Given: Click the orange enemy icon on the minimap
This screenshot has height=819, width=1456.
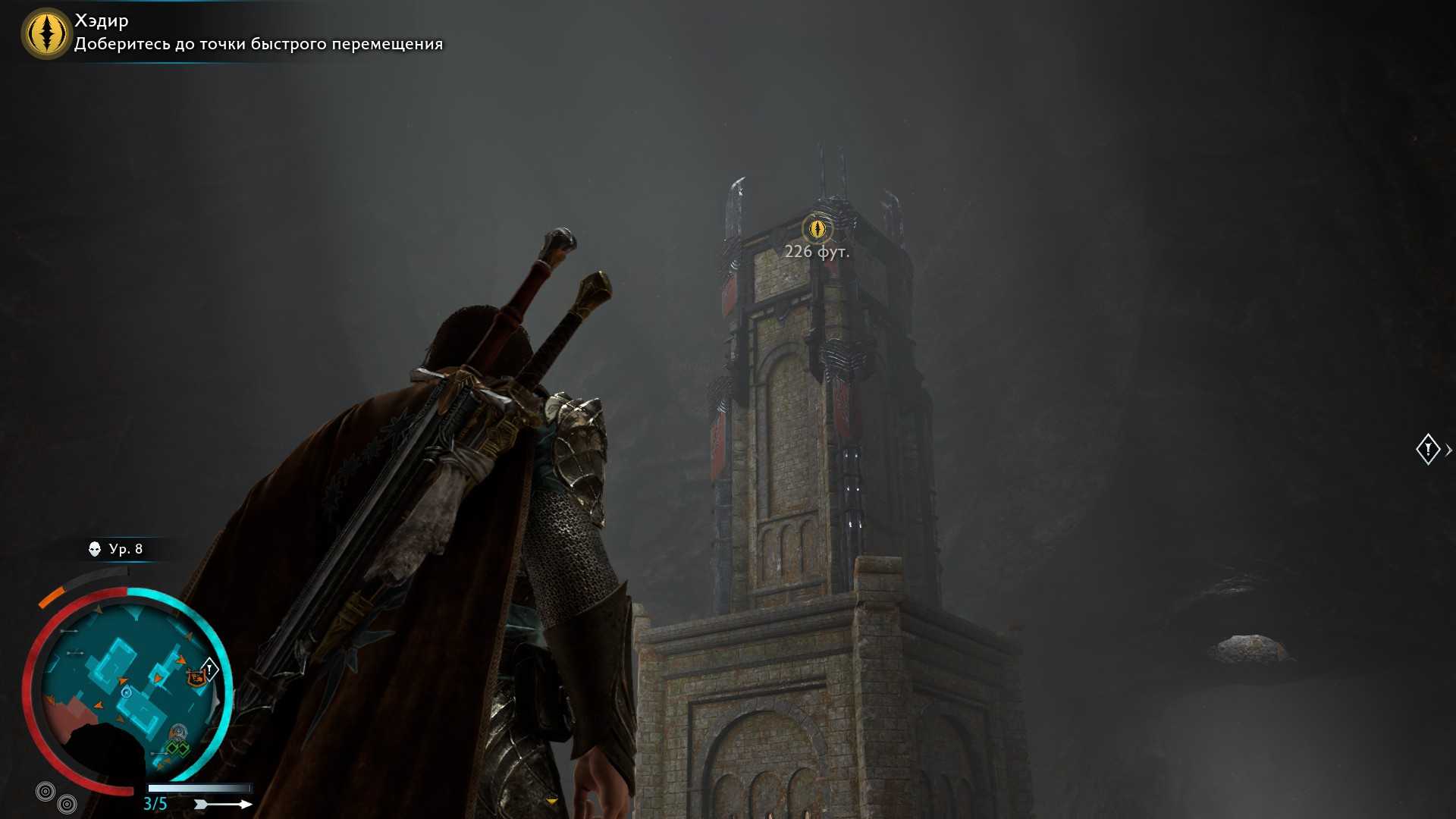Looking at the screenshot, I should tap(196, 676).
